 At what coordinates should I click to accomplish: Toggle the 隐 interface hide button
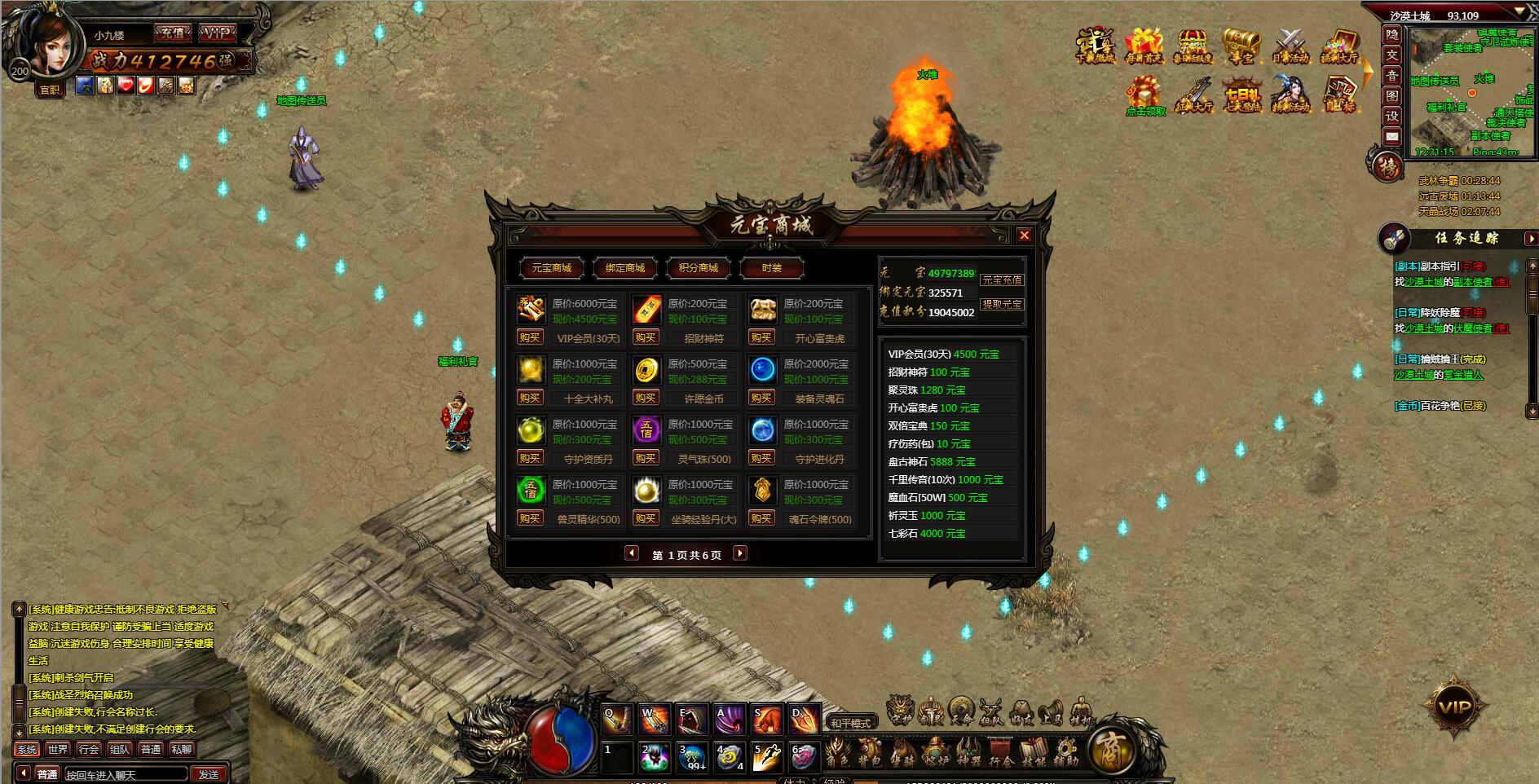pyautogui.click(x=1391, y=36)
